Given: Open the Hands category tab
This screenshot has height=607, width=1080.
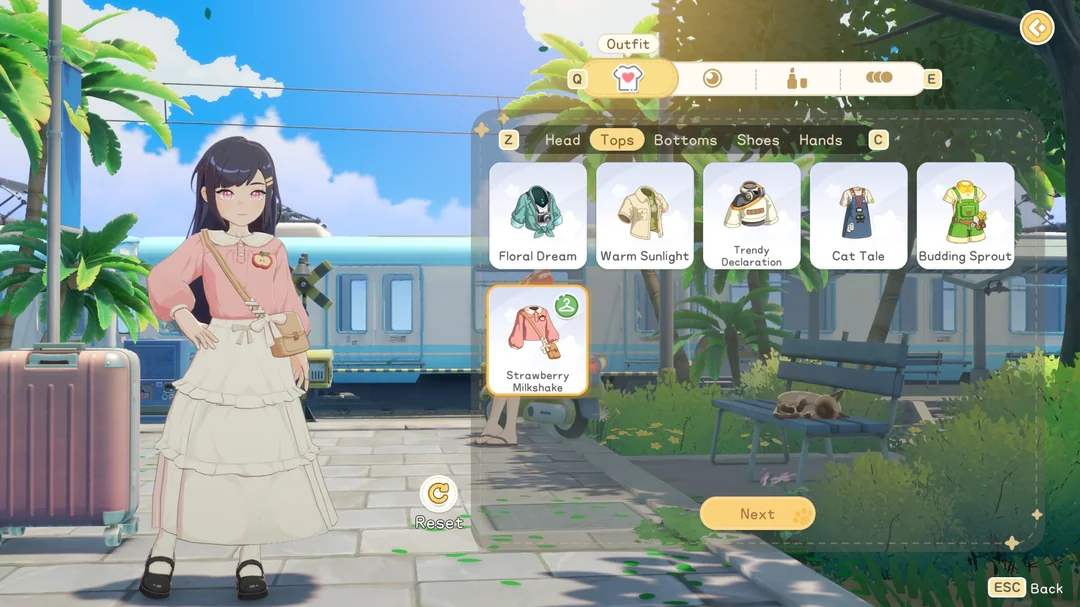Looking at the screenshot, I should [x=820, y=140].
